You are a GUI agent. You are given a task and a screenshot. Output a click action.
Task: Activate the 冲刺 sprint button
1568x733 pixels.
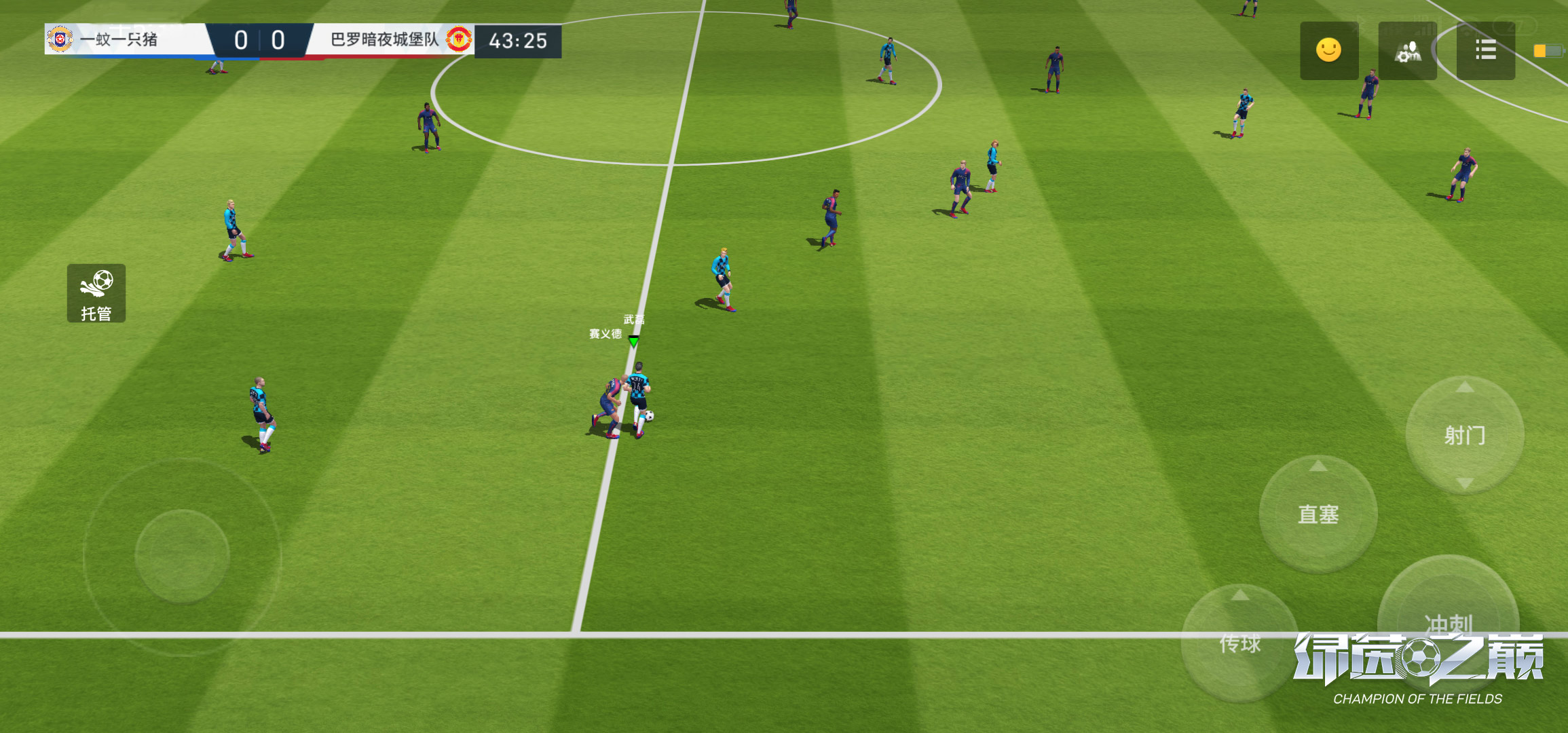click(x=1448, y=620)
